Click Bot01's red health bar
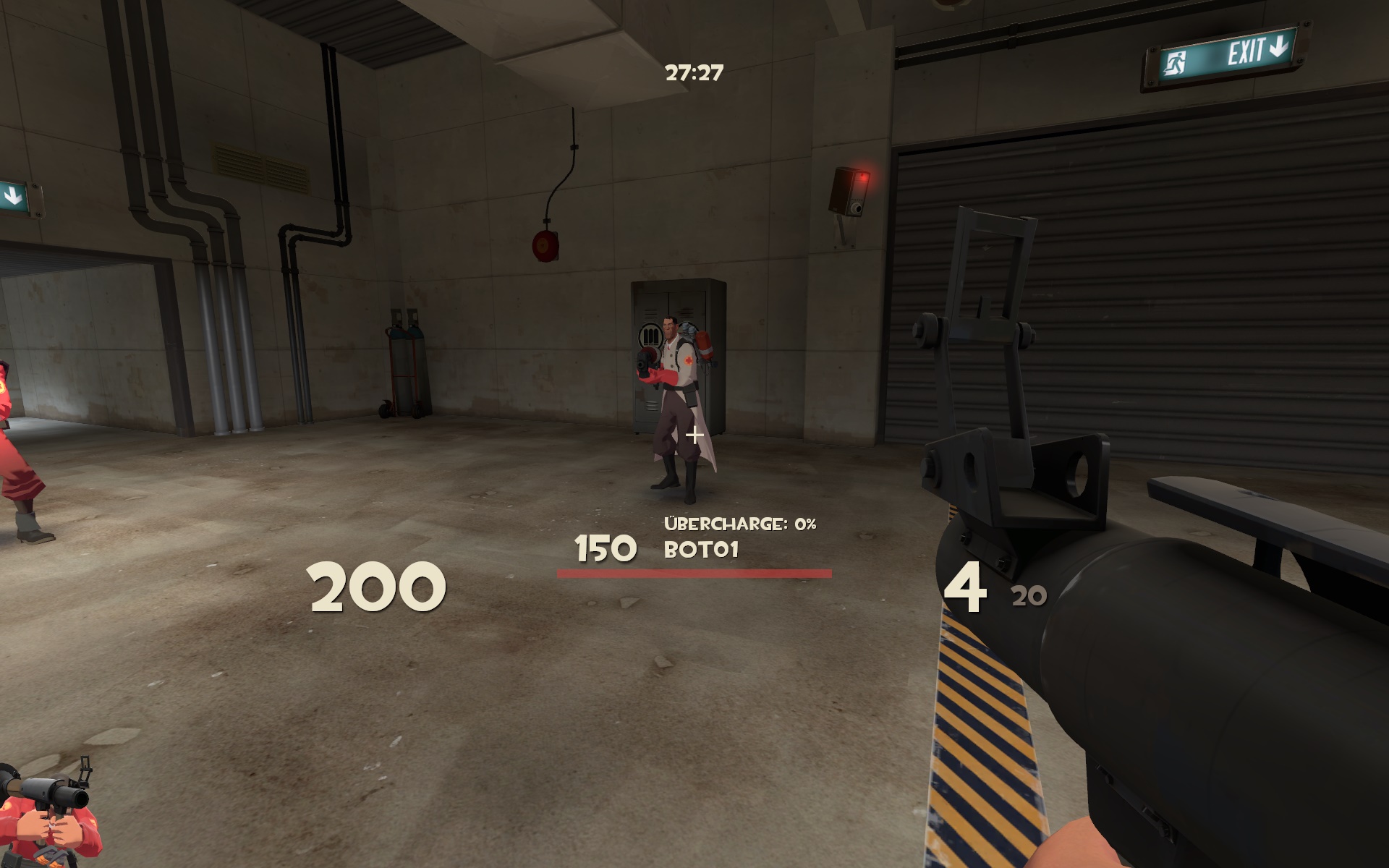The height and width of the screenshot is (868, 1389). [694, 573]
